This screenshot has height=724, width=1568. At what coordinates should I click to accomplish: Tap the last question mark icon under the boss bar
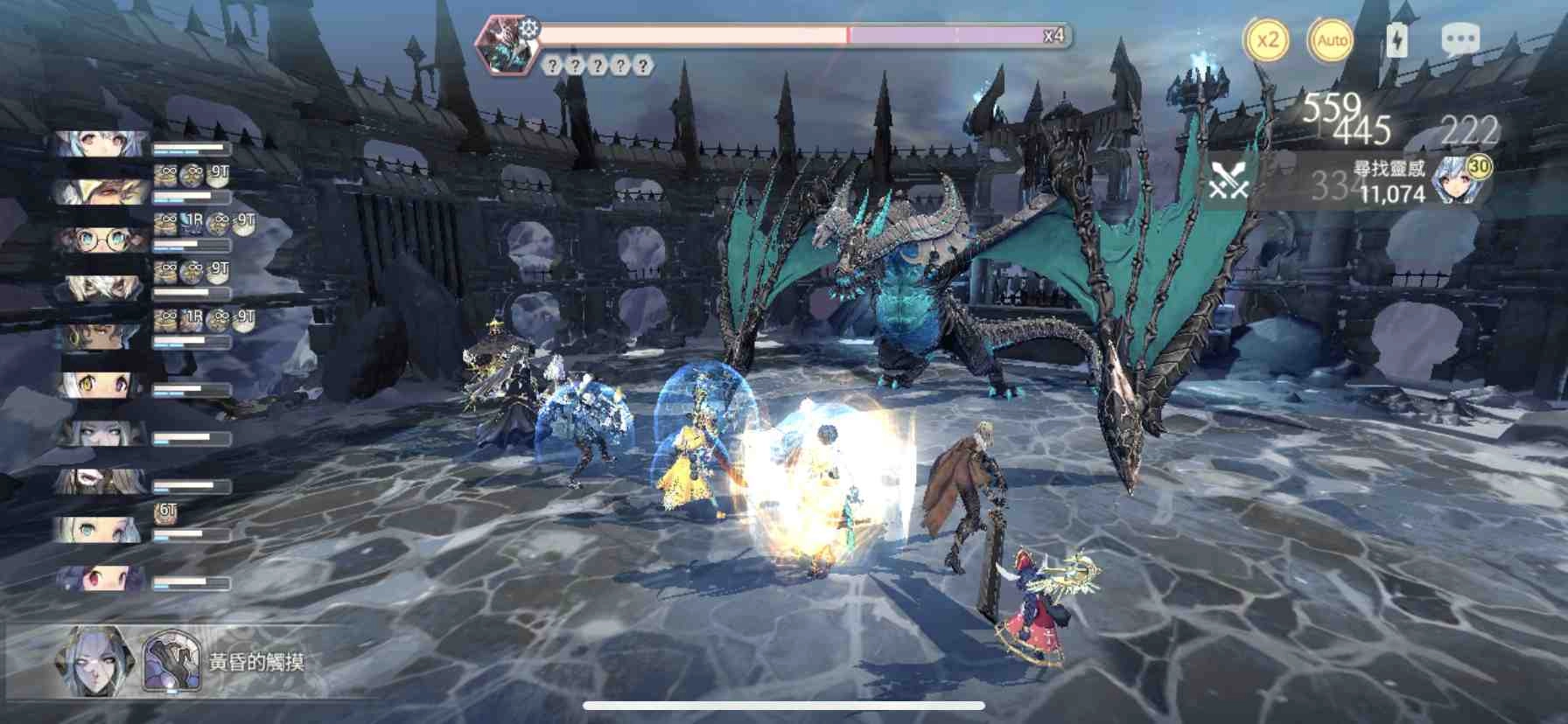[643, 65]
